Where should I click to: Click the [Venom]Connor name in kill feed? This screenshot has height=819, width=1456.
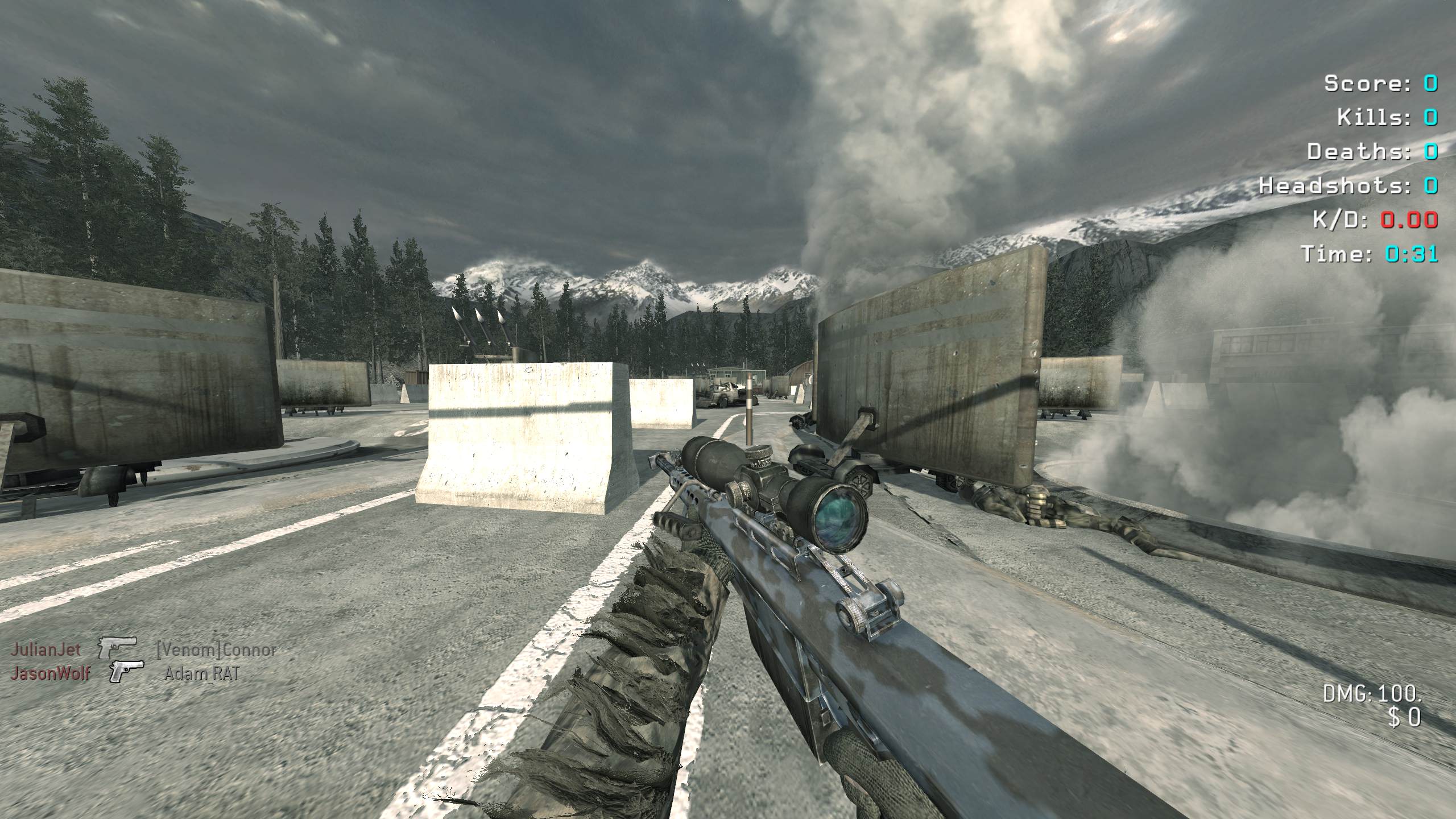click(216, 650)
